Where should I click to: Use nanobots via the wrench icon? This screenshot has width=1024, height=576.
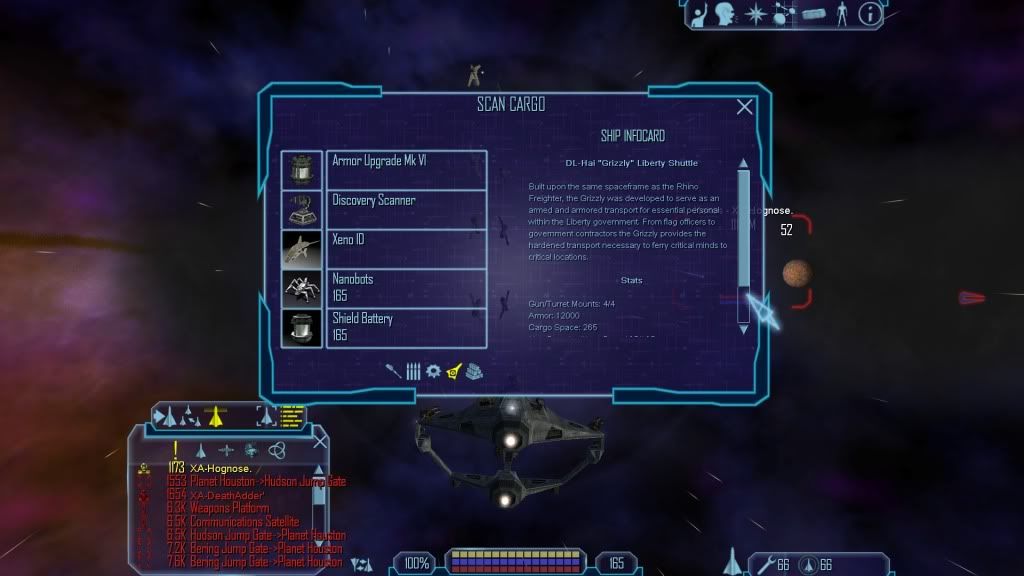pos(767,566)
